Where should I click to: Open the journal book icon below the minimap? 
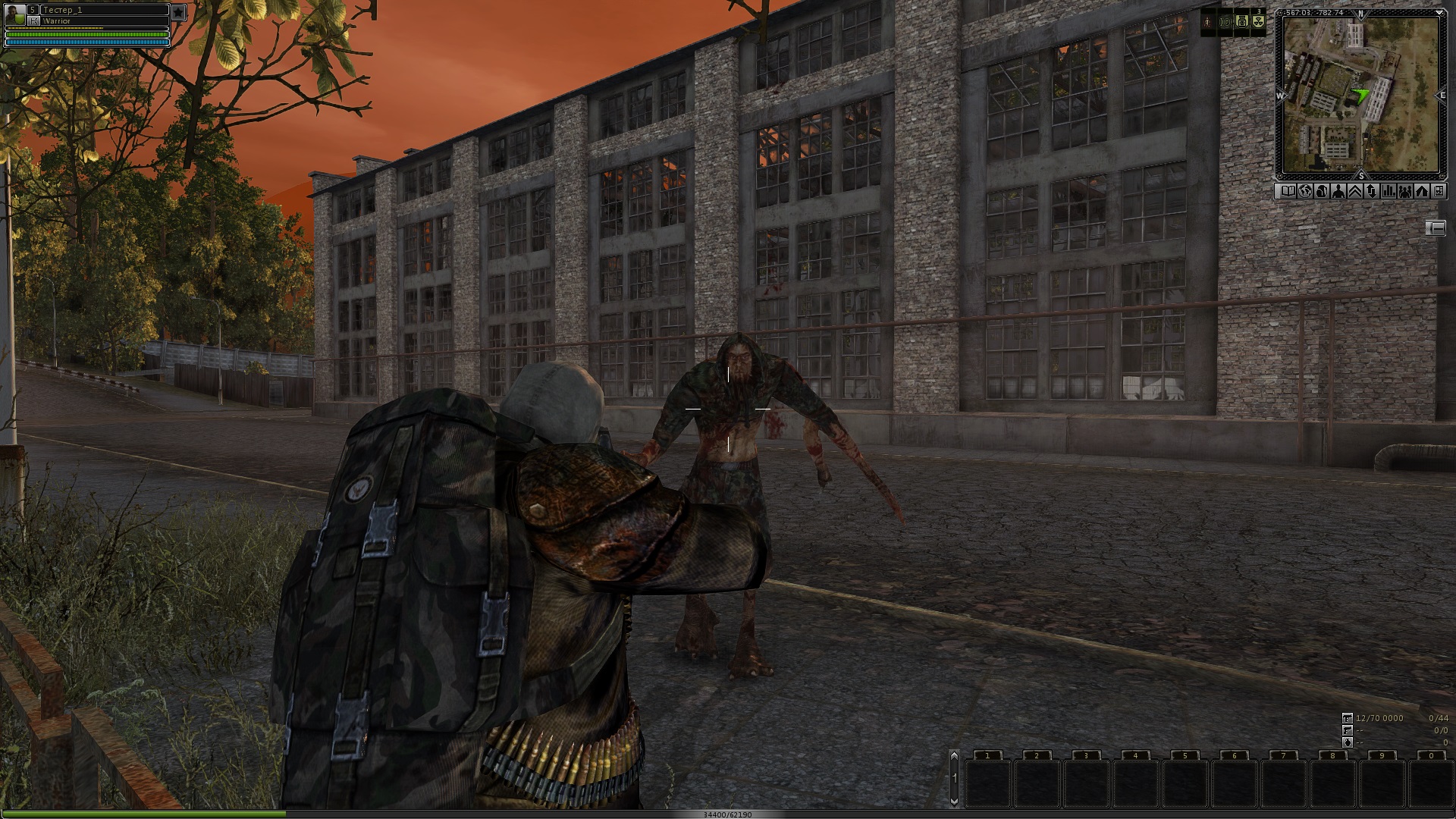point(1288,192)
